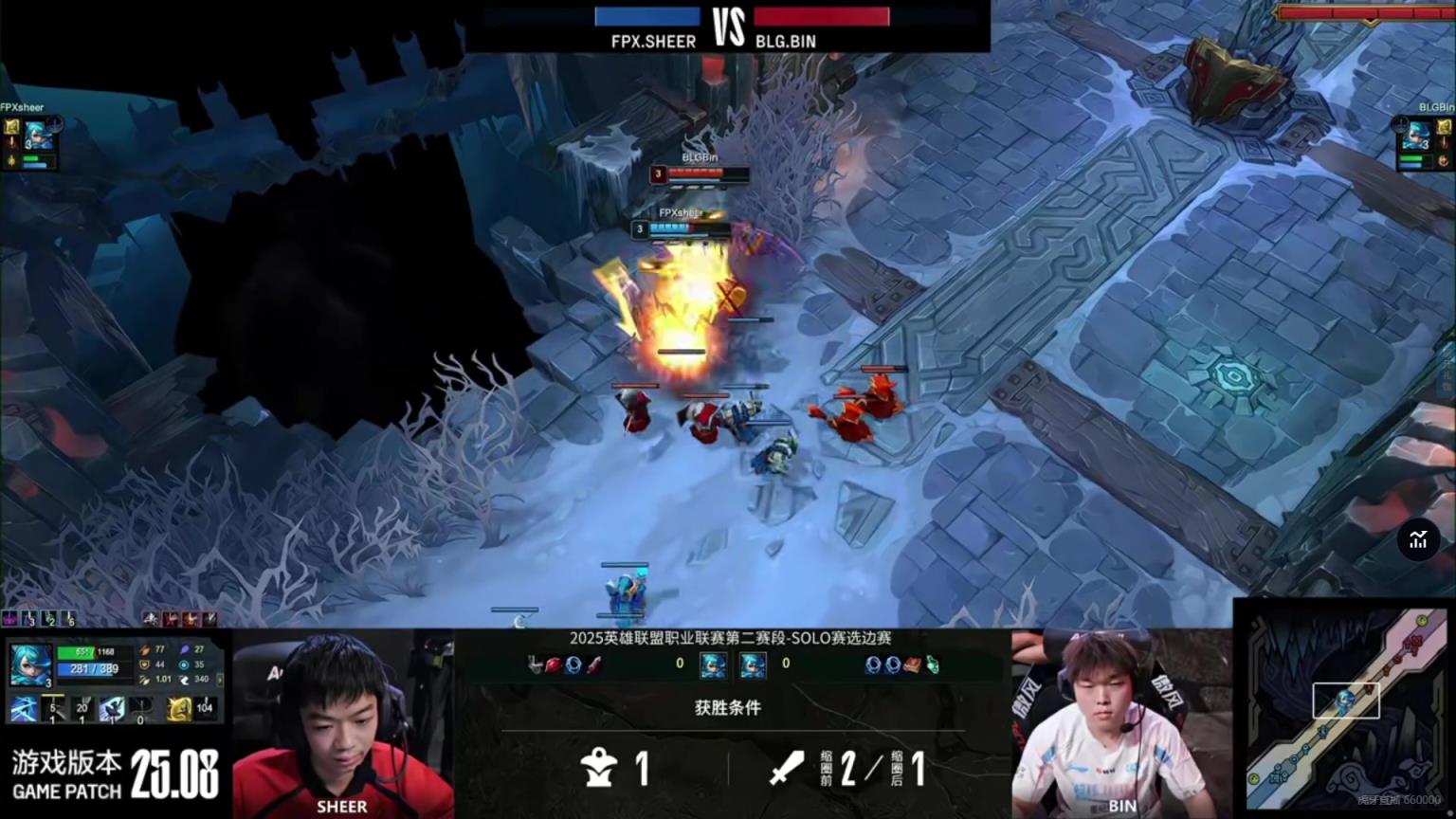
Task: Select the blue-side champion icon on scoreboard
Action: click(712, 664)
